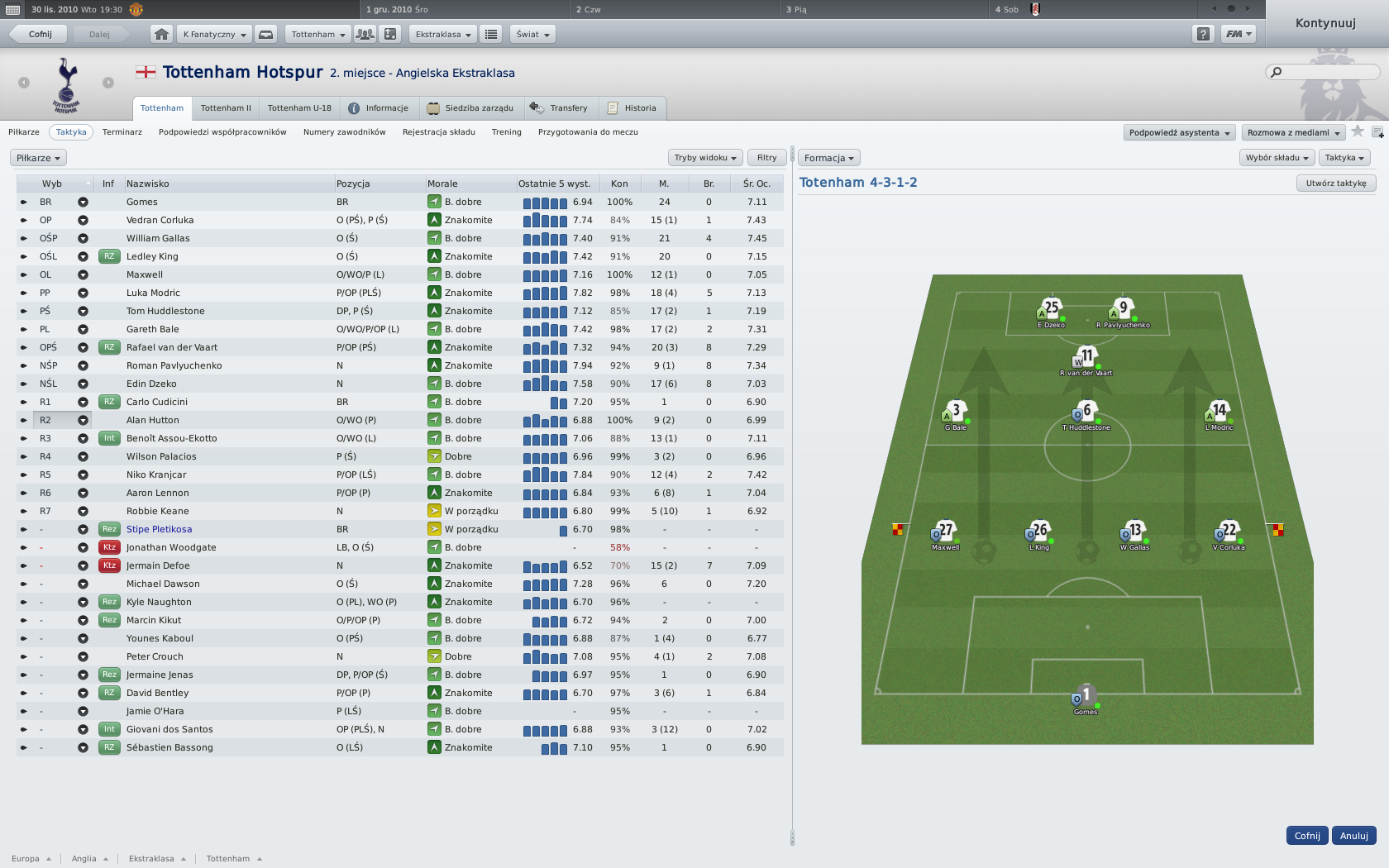Click the Kontynuuj button
1389x868 pixels.
[1325, 23]
